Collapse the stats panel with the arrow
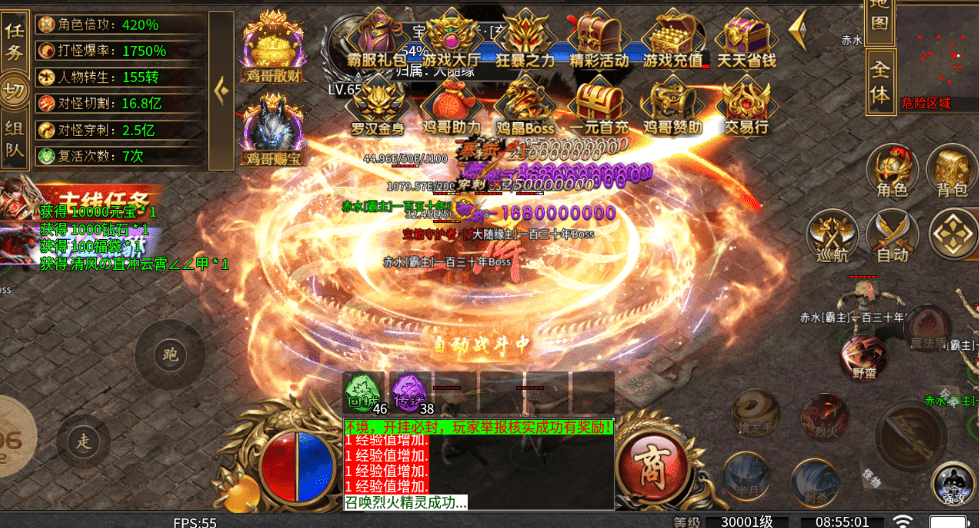979x528 pixels. click(x=221, y=90)
